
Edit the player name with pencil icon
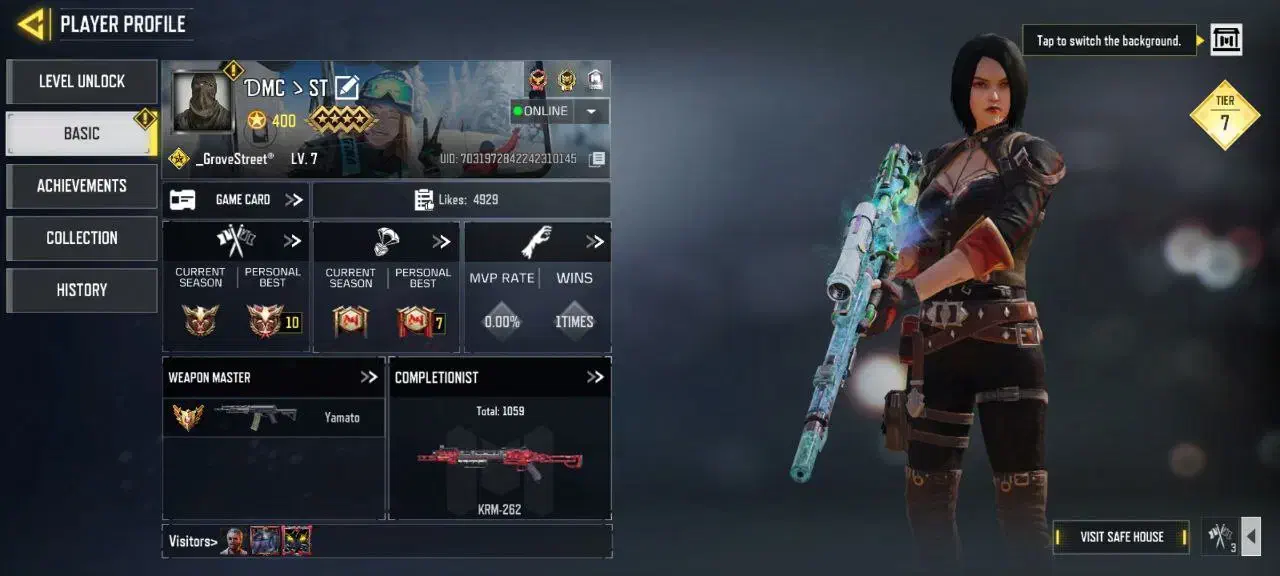[347, 88]
